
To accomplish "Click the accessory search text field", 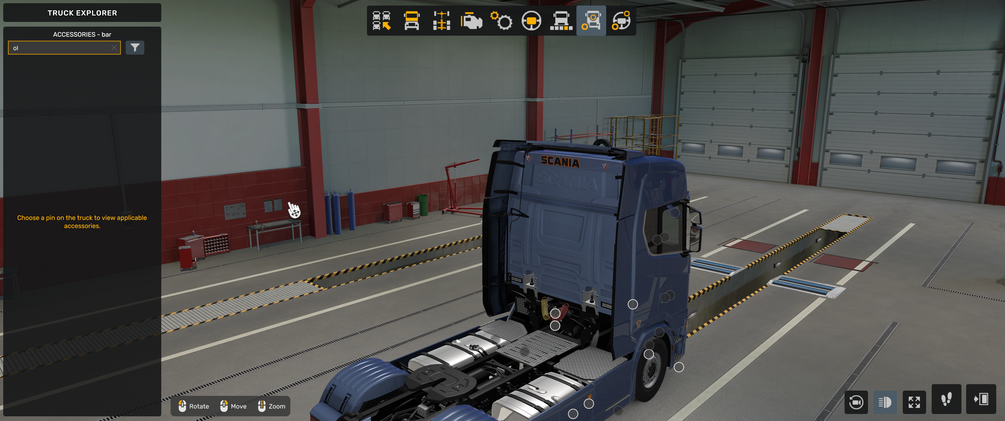I will coord(60,48).
